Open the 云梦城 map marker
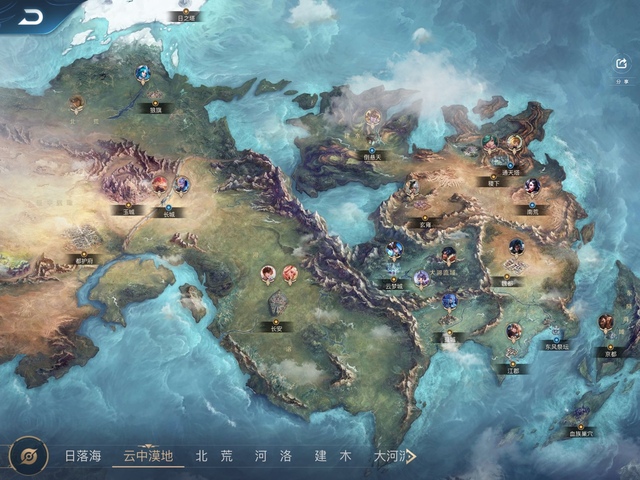Image resolution: width=640 pixels, height=480 pixels. (x=394, y=284)
